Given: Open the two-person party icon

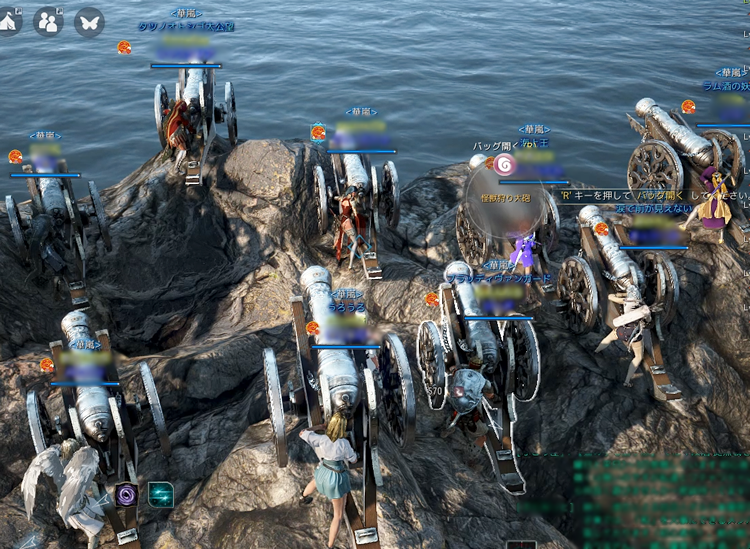Looking at the screenshot, I should [x=48, y=21].
